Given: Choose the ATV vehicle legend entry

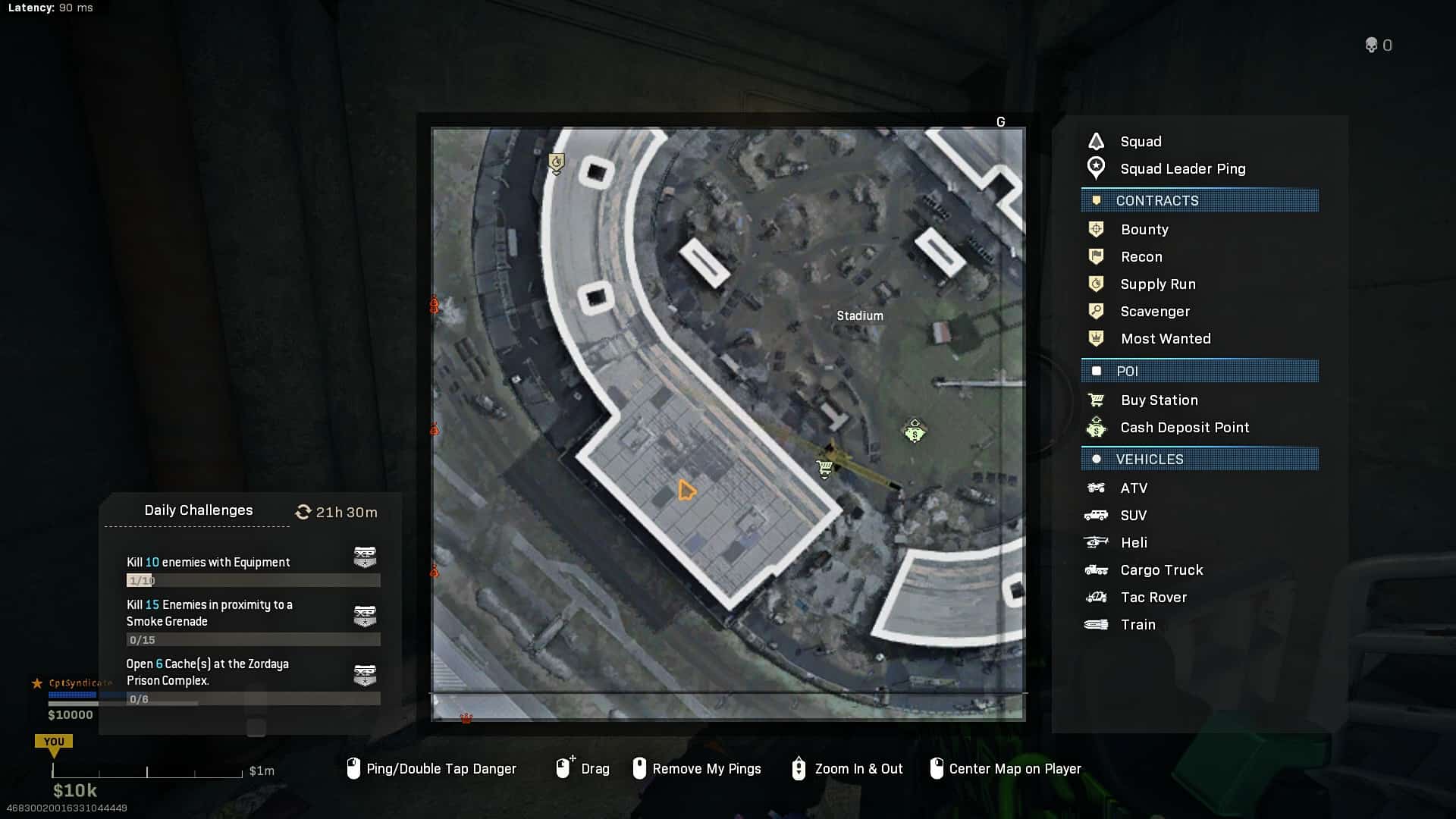Looking at the screenshot, I should pos(1134,488).
